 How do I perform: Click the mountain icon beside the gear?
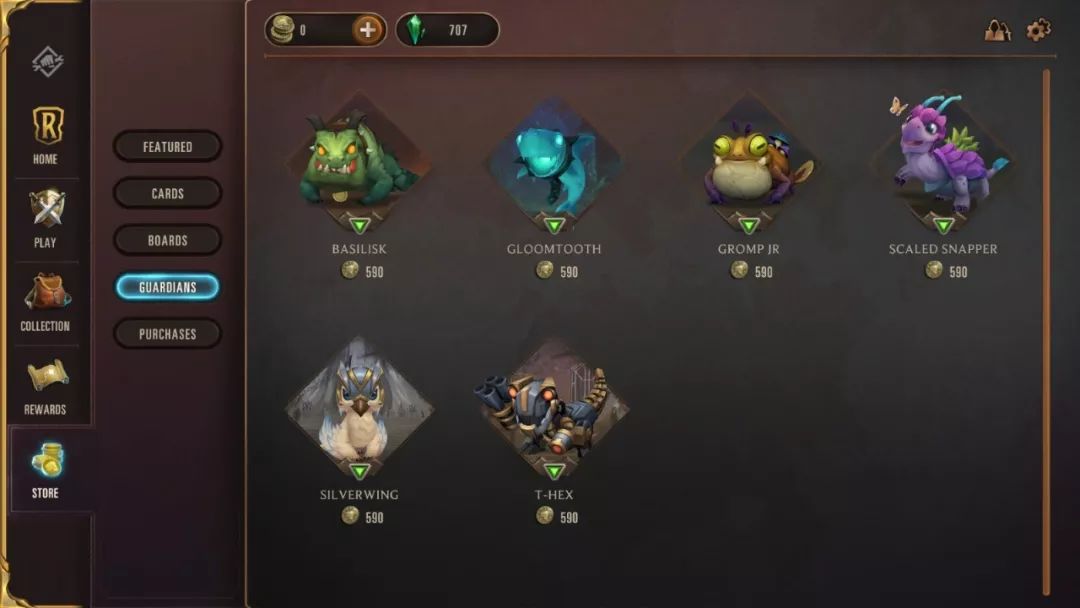[x=997, y=30]
